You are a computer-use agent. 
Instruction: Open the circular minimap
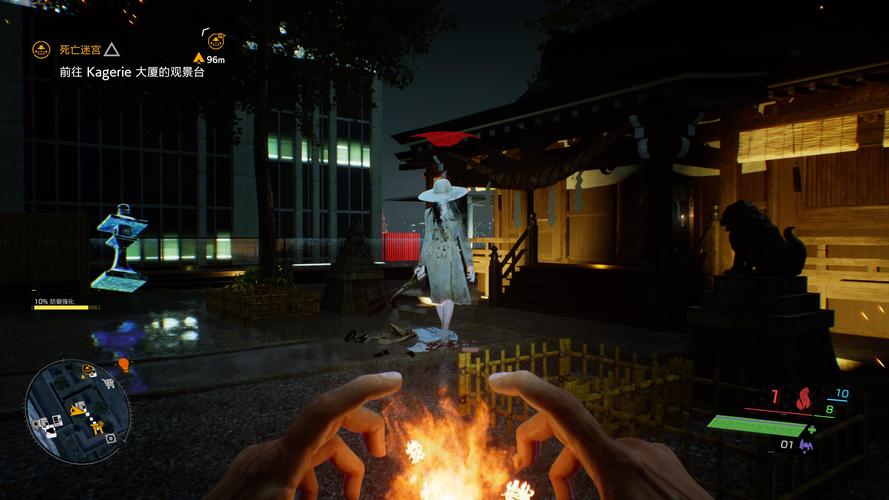click(78, 407)
